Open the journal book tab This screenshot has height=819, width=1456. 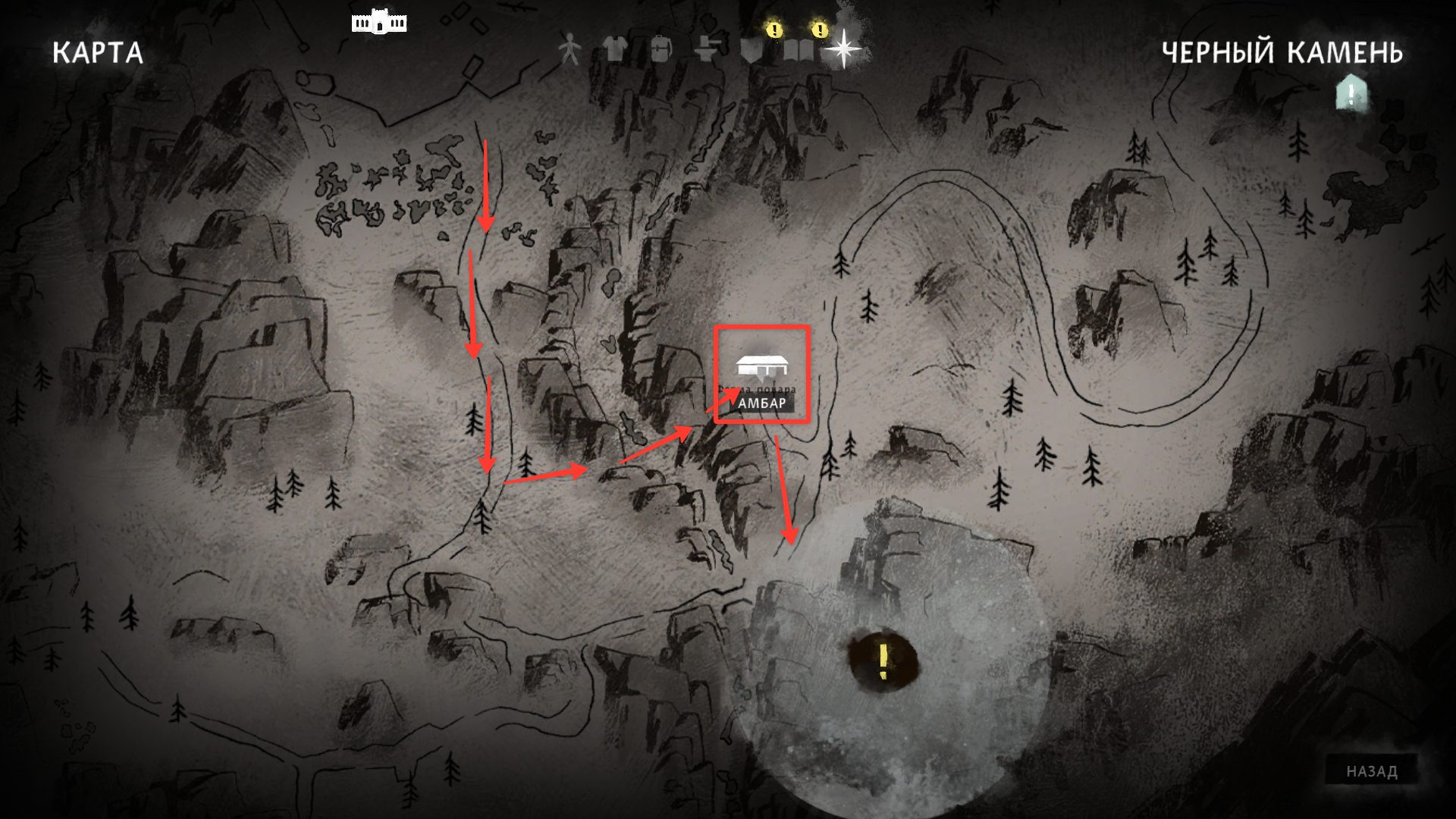click(x=799, y=50)
